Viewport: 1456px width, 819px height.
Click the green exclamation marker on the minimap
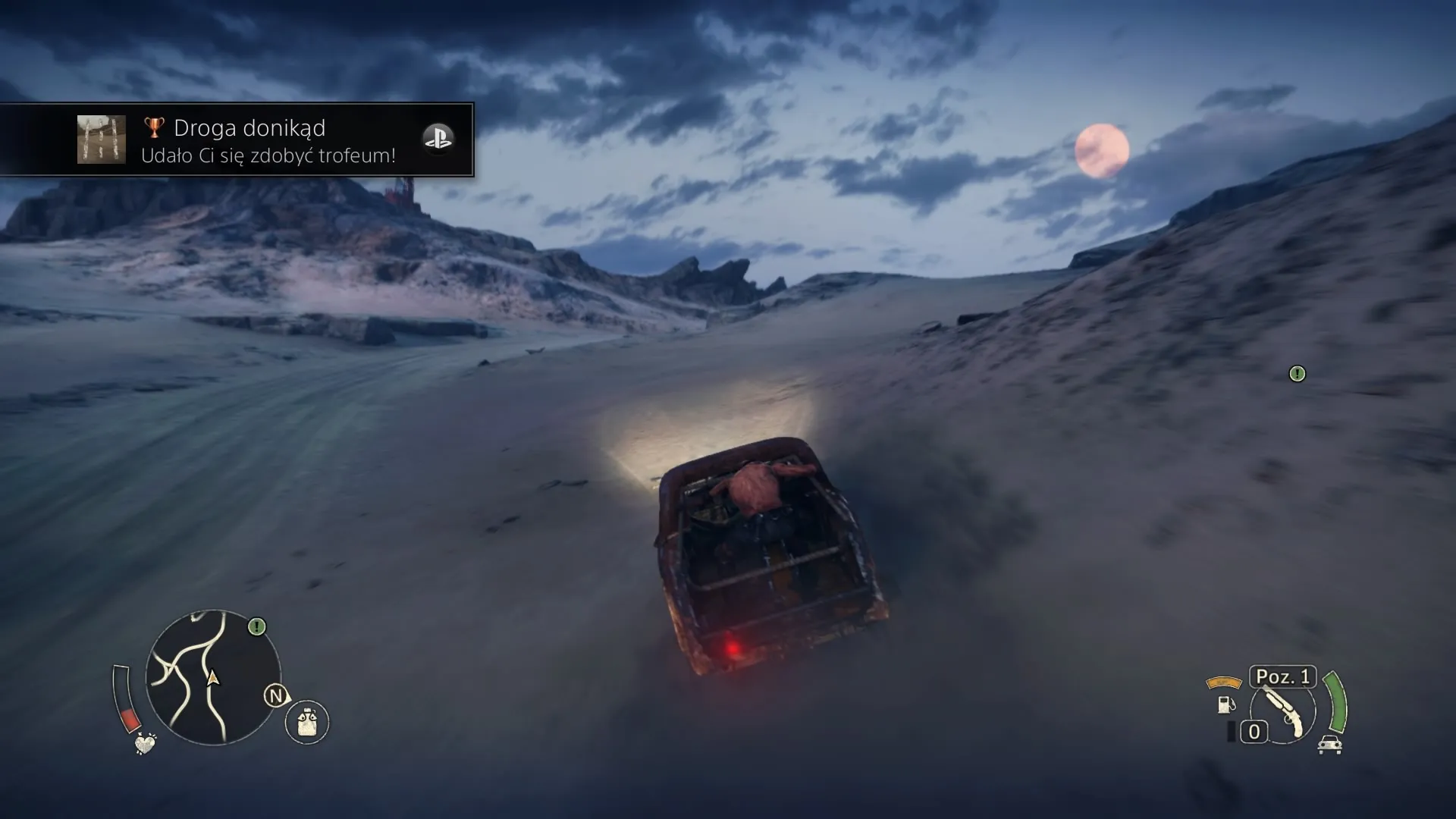click(x=257, y=625)
